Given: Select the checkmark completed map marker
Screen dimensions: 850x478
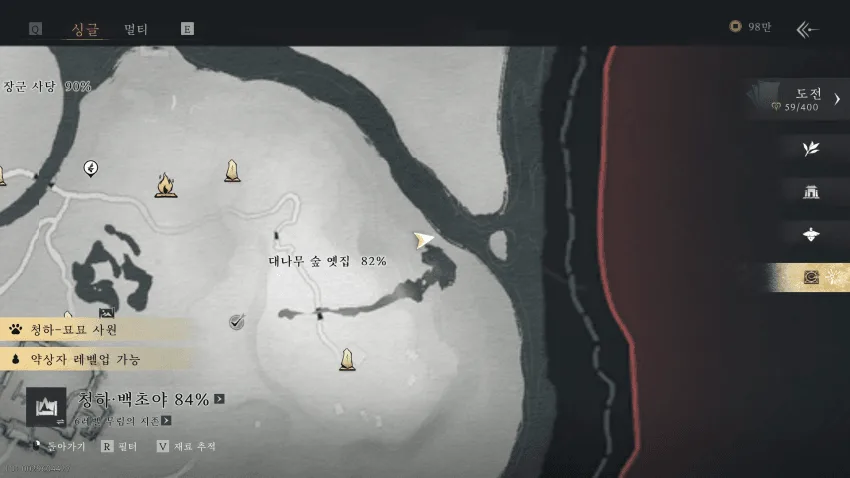Looking at the screenshot, I should coord(237,321).
